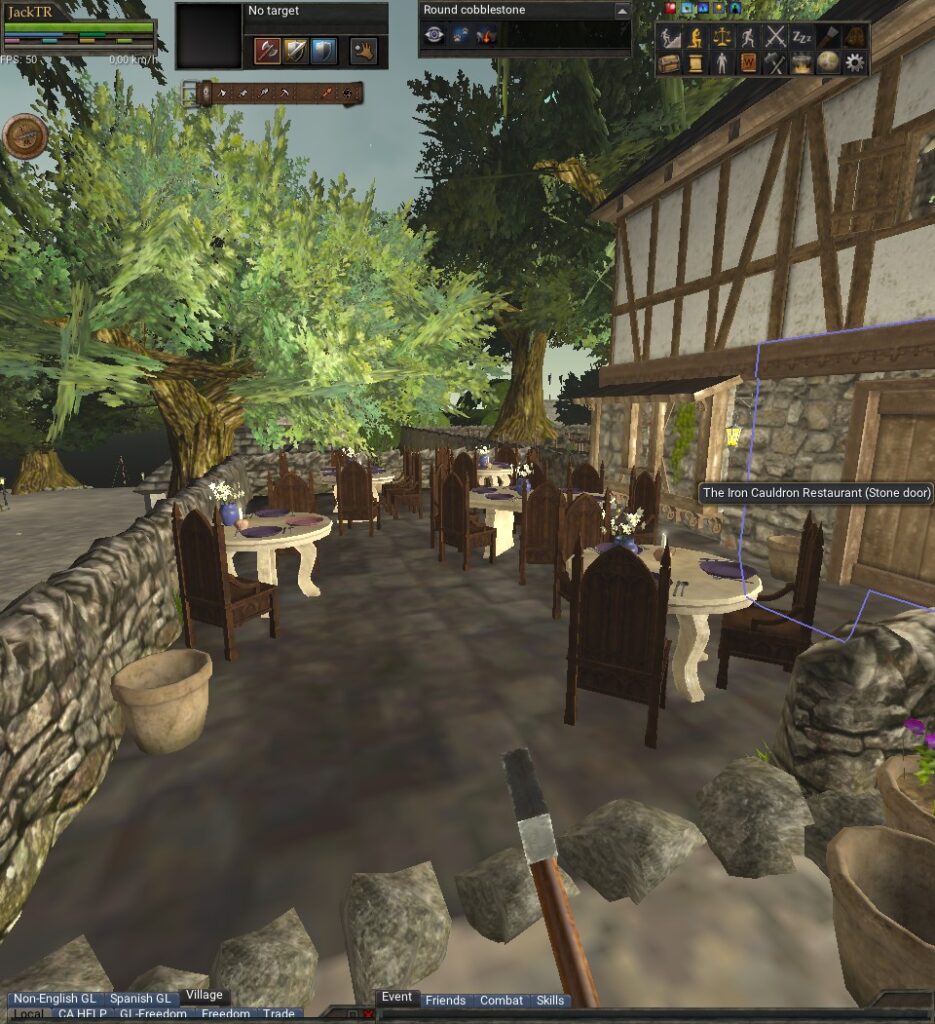The width and height of the screenshot is (935, 1024).
Task: Expand the Round cobblestone panel arrow
Action: point(622,10)
